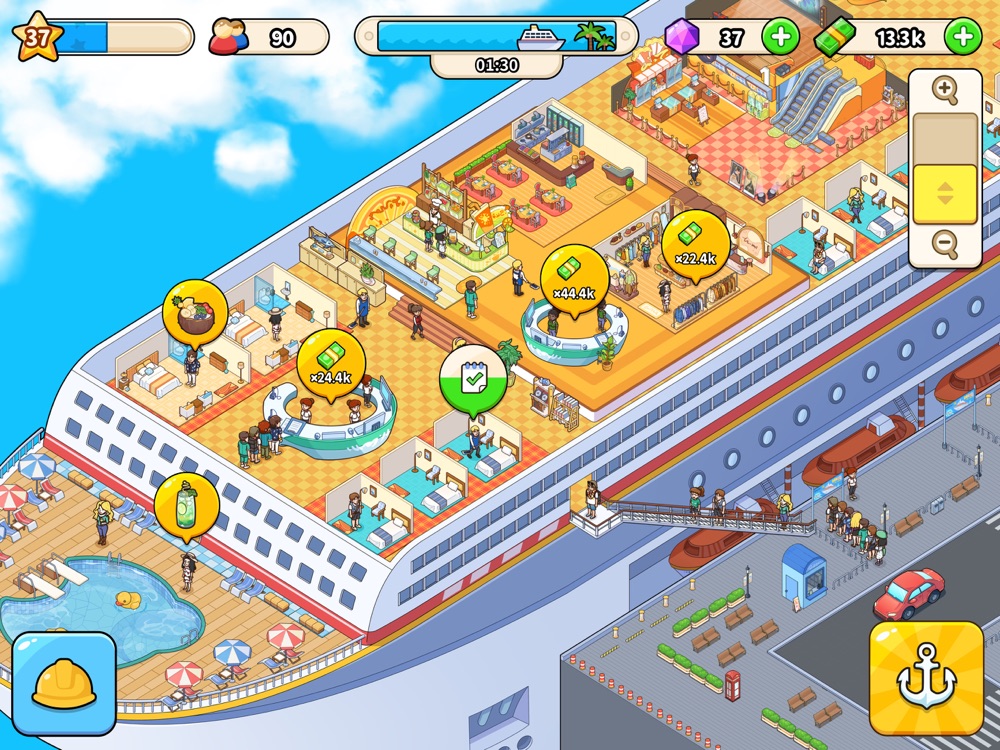Collect the x24.4k cash bubble

pos(331,362)
